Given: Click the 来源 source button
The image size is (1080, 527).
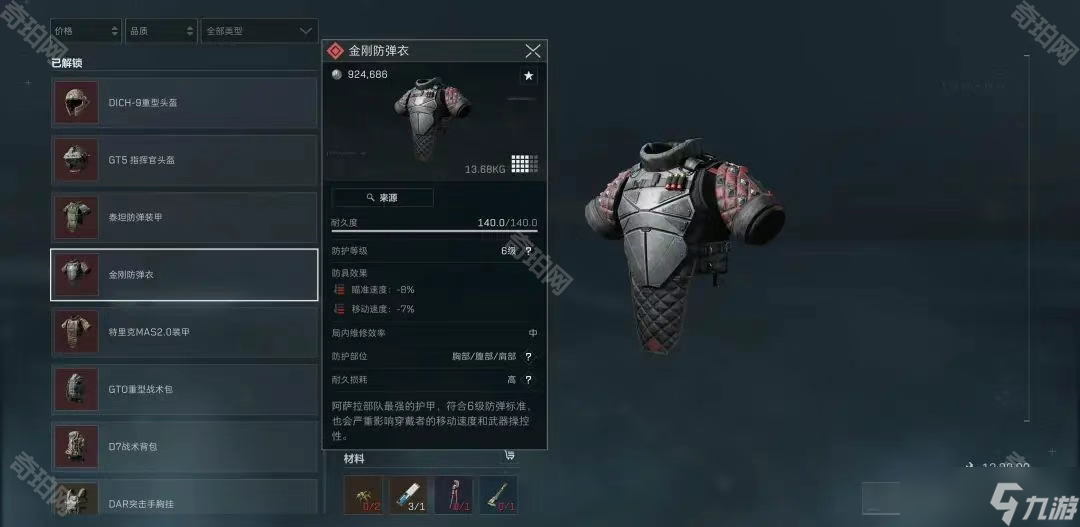Looking at the screenshot, I should point(382,198).
